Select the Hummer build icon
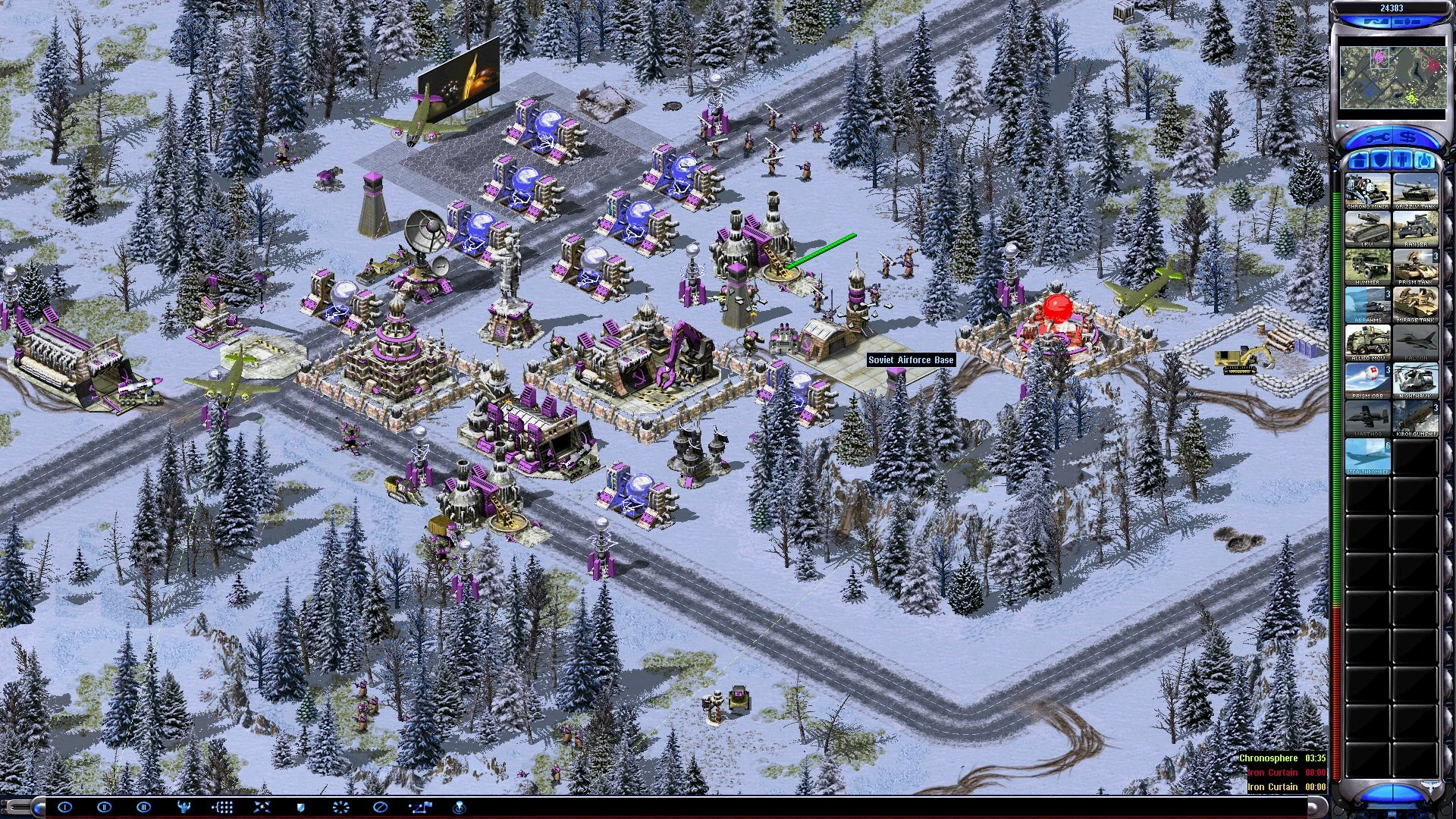The width and height of the screenshot is (1456, 819). [1368, 268]
